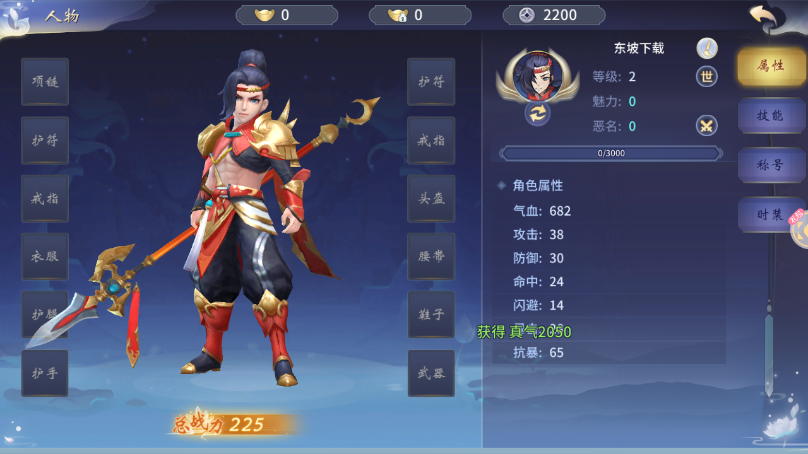Choose the 腰带 belt equipment slot
808x454 pixels.
431,256
